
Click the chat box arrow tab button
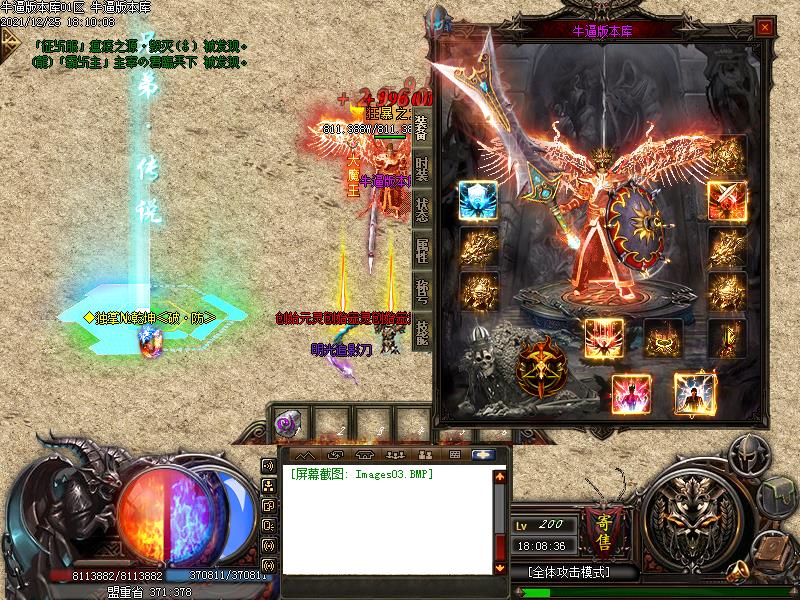click(485, 454)
